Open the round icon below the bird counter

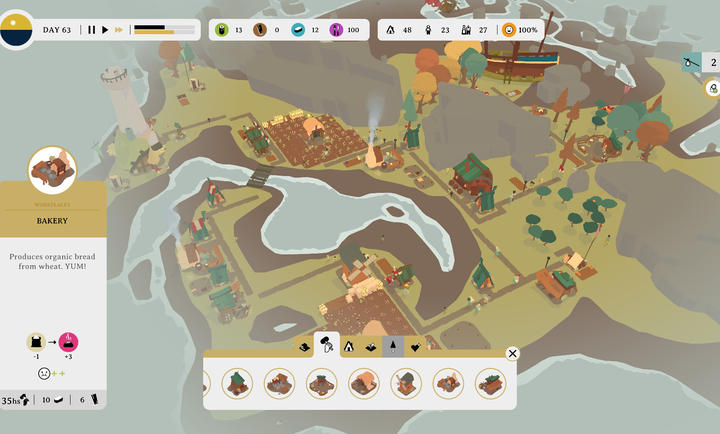point(713,88)
